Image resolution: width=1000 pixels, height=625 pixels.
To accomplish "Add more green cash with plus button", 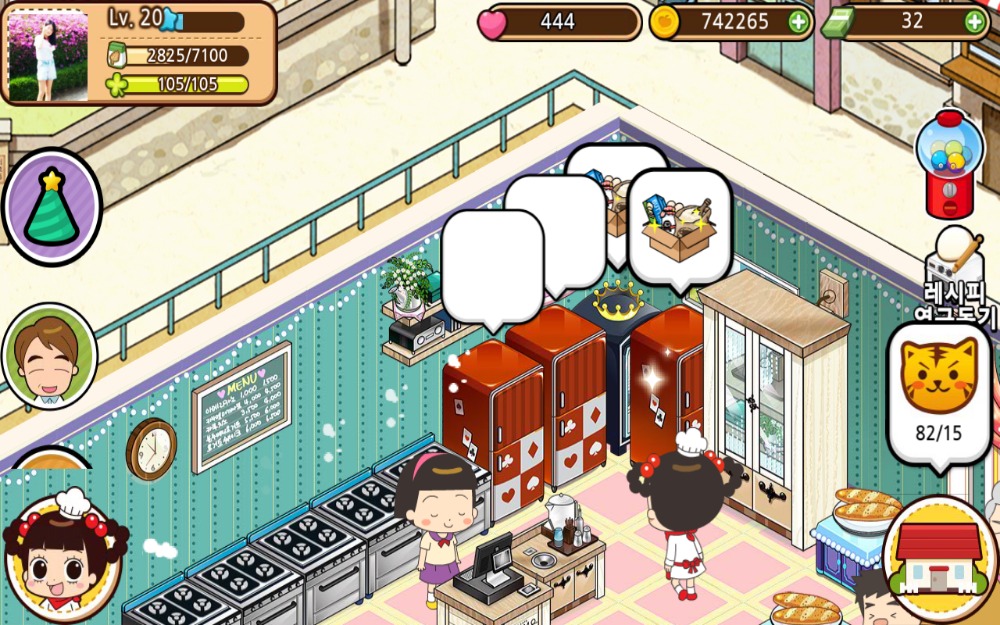I will (974, 22).
